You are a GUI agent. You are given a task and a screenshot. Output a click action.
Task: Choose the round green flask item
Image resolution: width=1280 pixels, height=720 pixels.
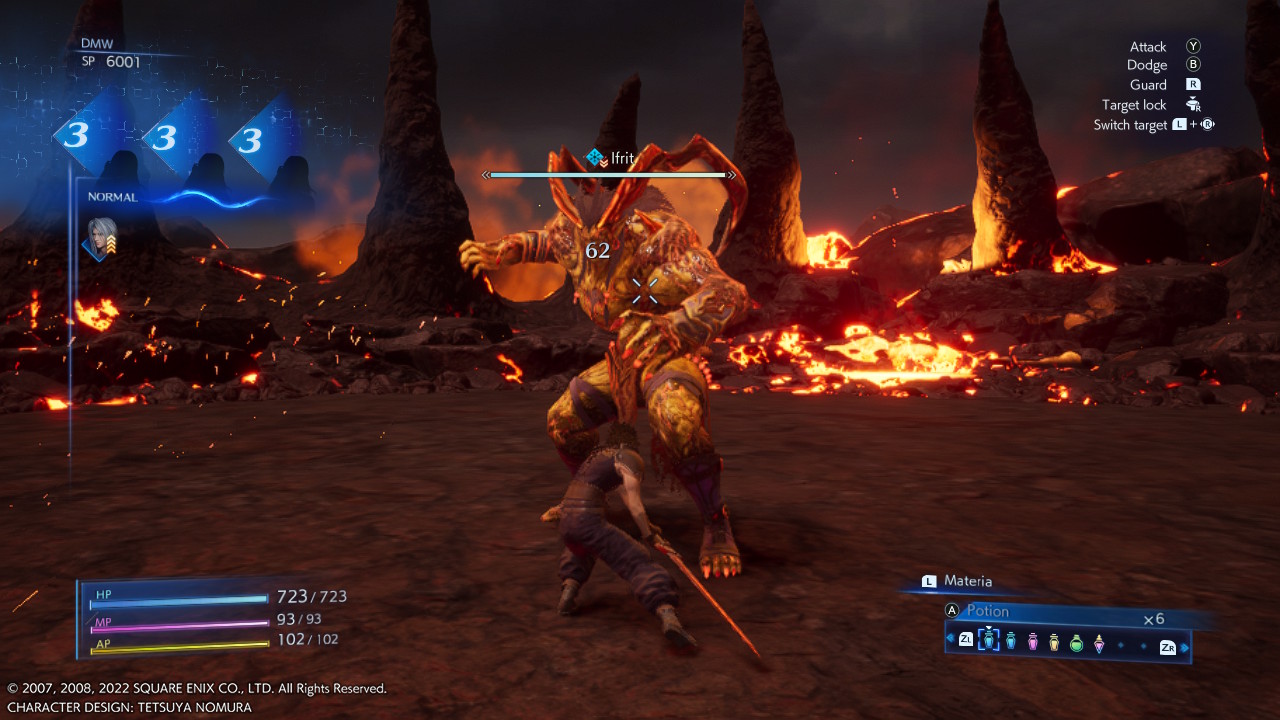click(1076, 643)
